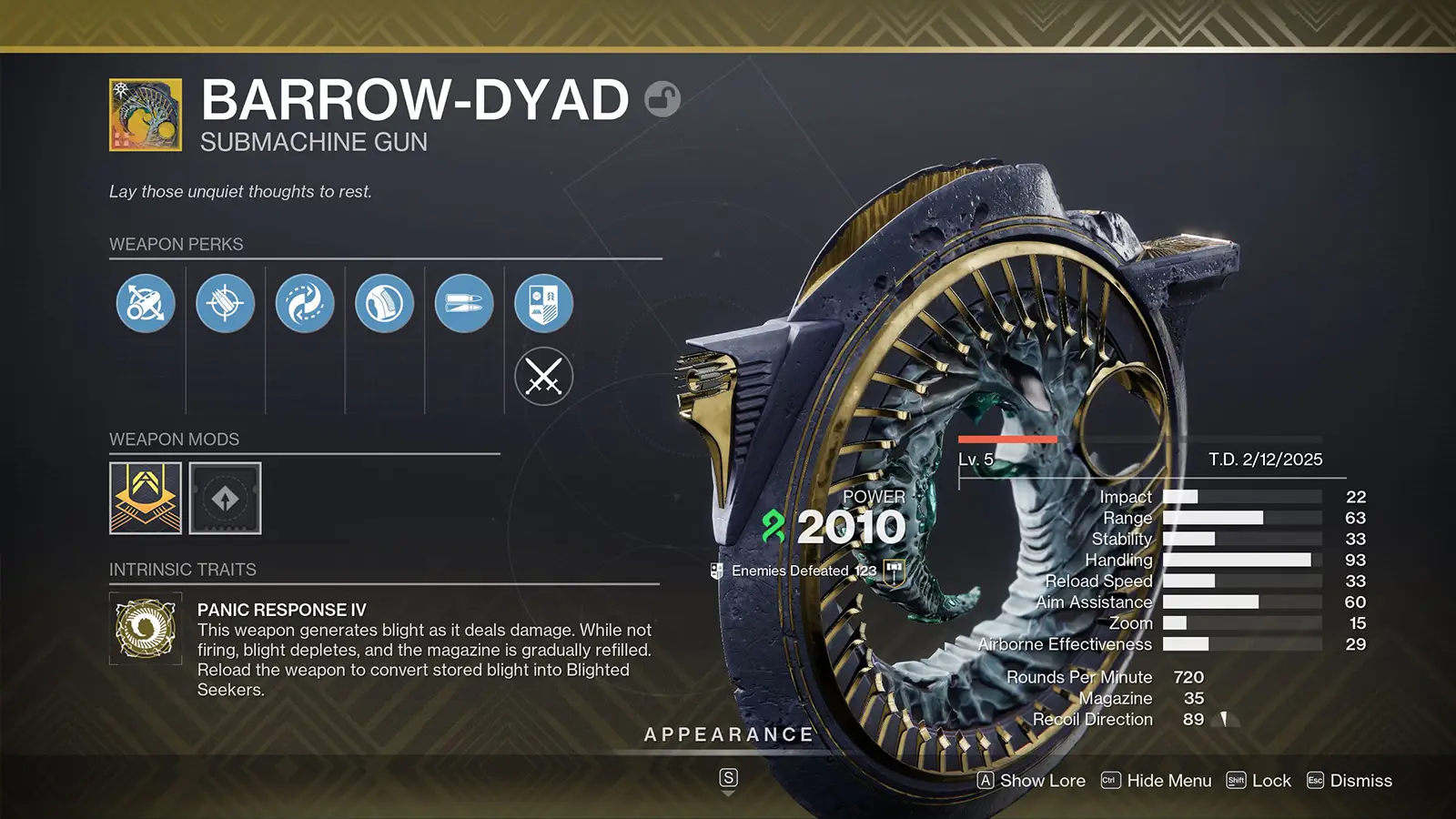The height and width of the screenshot is (819, 1456).
Task: Open the Panic Response IV intrinsic trait icon
Action: pos(144,629)
